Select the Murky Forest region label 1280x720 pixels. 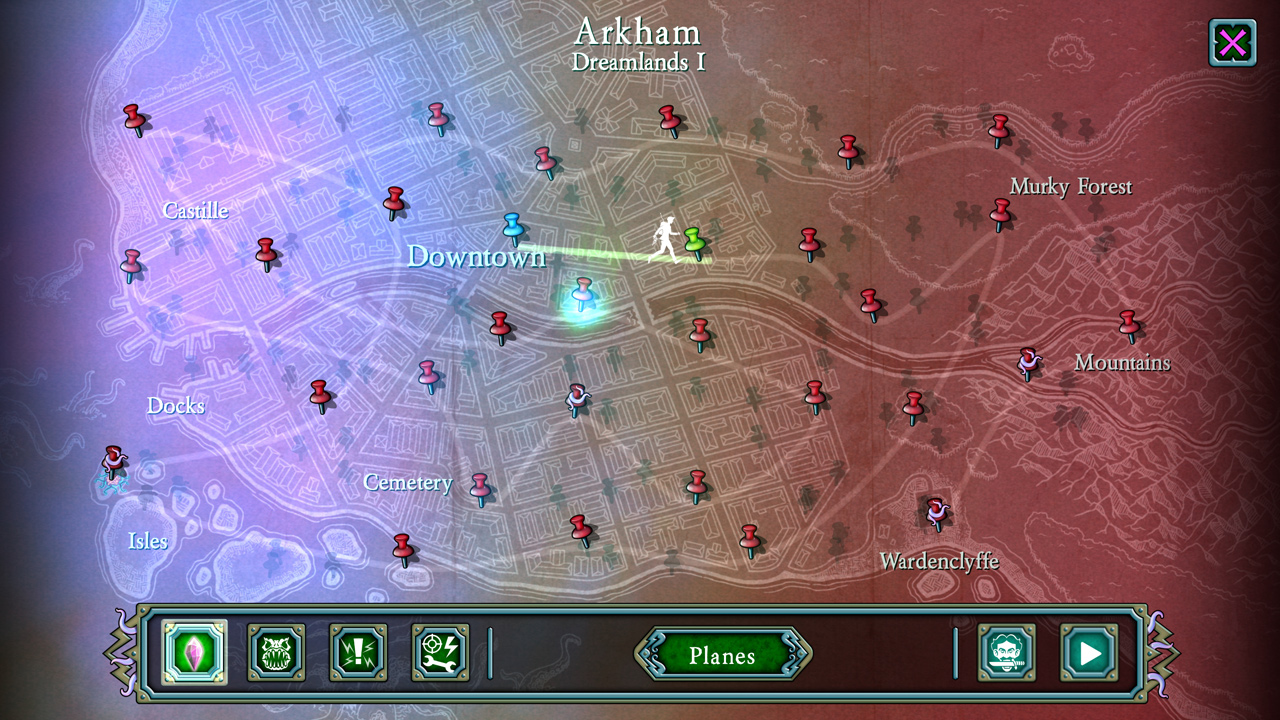1070,186
